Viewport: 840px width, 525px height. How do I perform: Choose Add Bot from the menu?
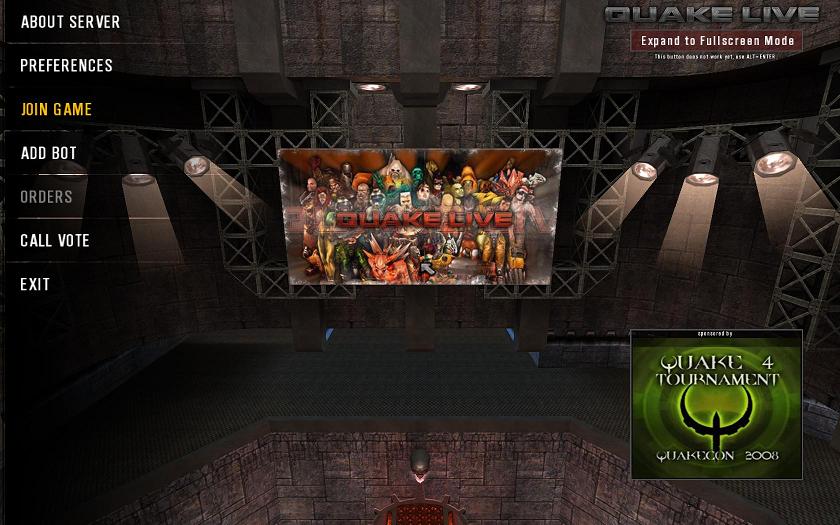point(48,154)
